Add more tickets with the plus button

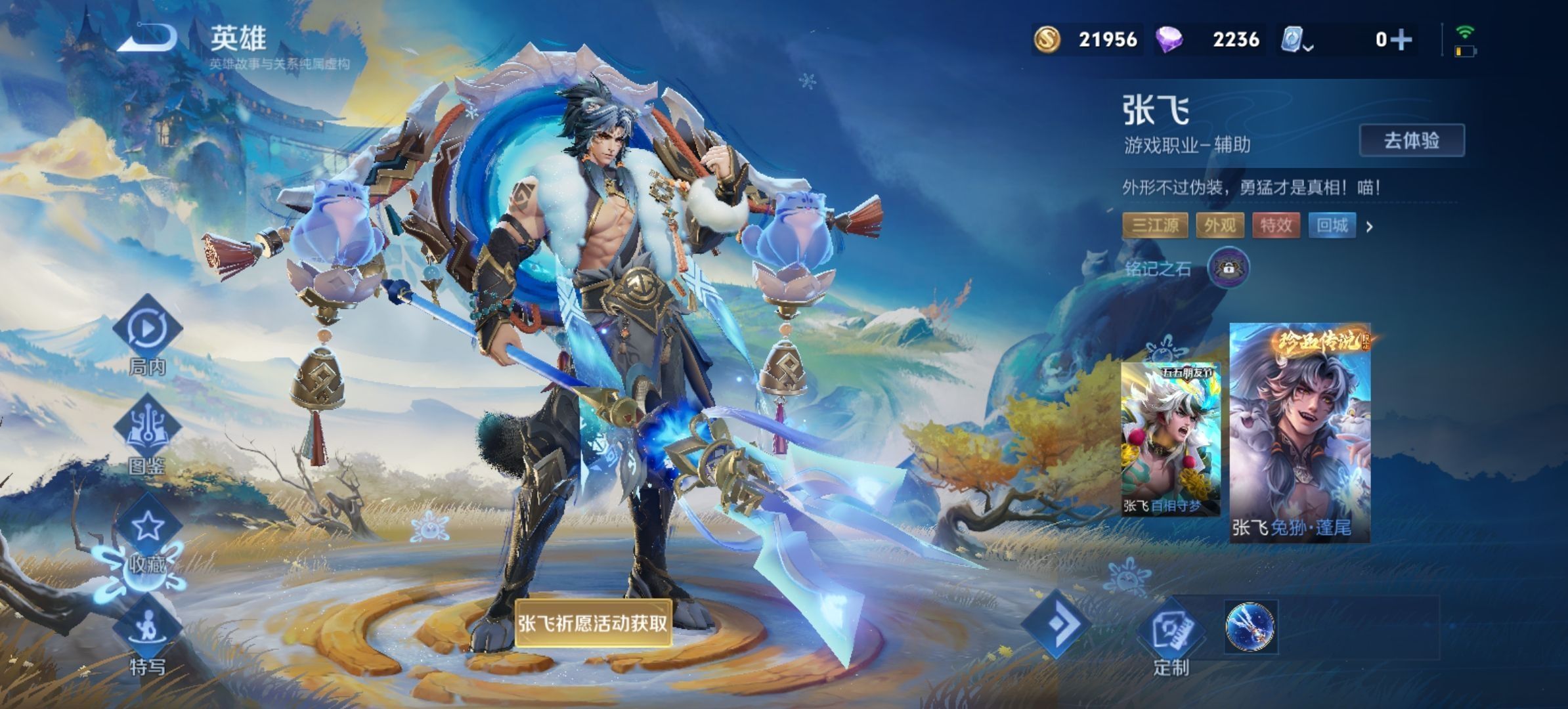click(x=1402, y=40)
